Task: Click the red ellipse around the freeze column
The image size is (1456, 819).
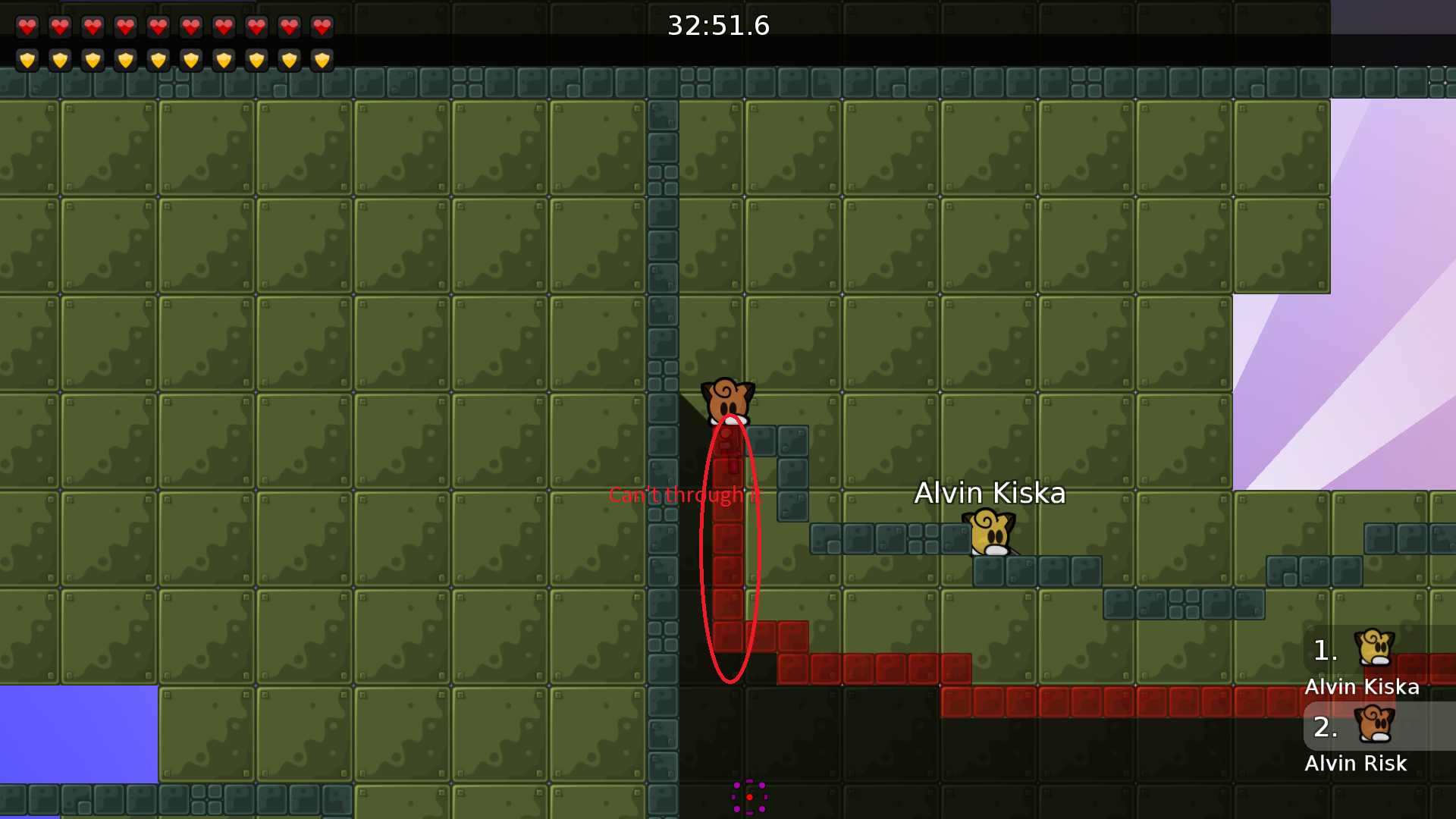Action: tap(730, 554)
